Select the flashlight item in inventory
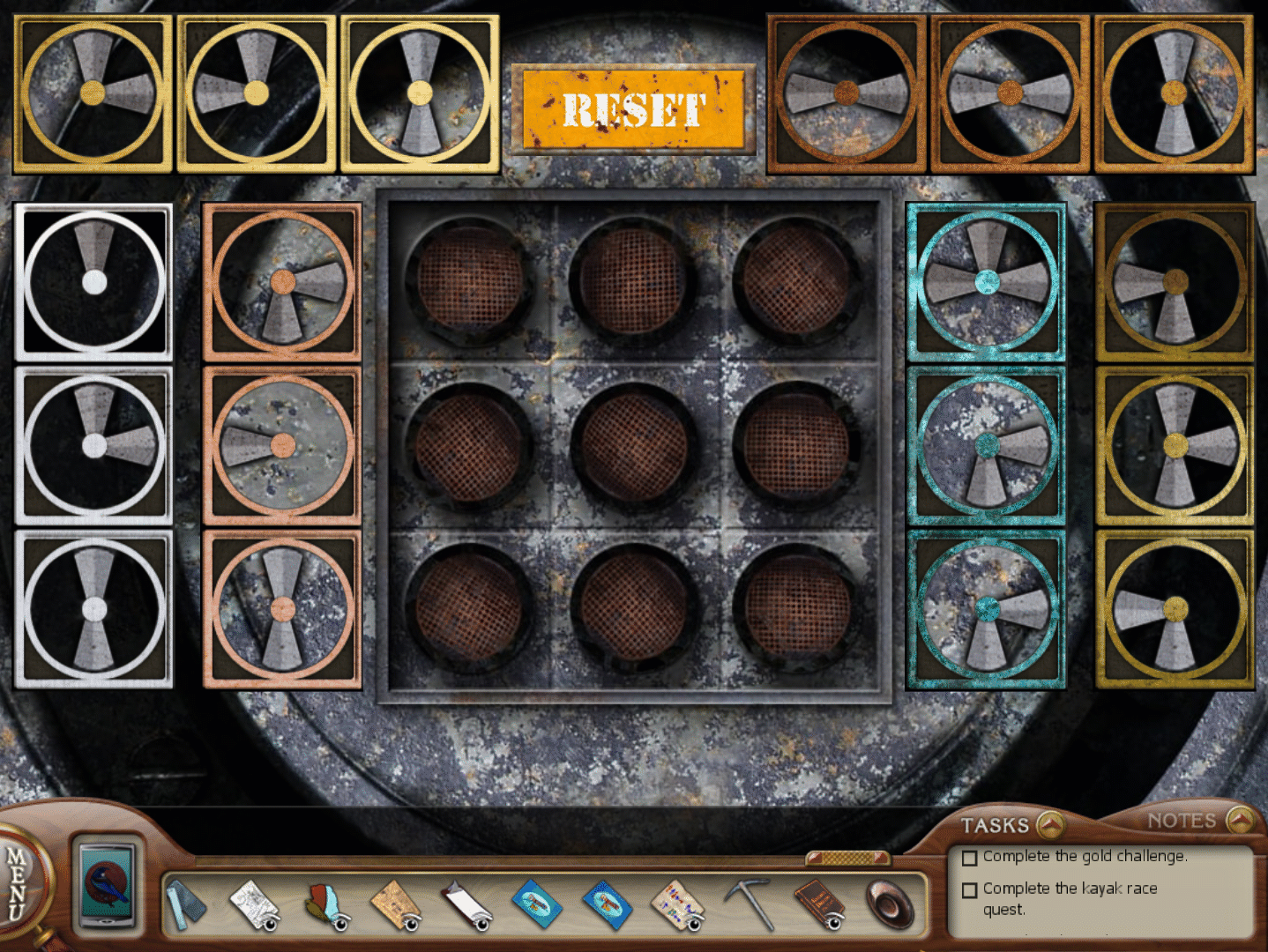This screenshot has width=1268, height=952. coord(185,904)
